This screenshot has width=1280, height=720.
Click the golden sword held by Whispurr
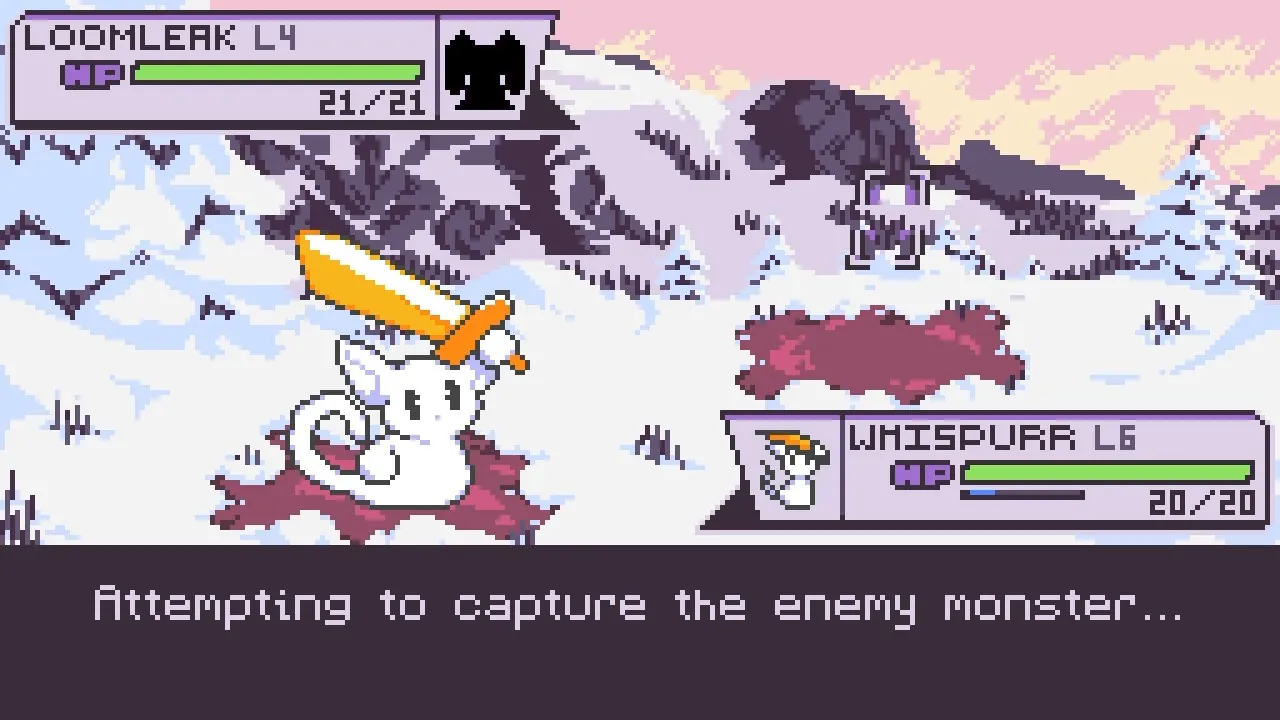click(x=400, y=295)
